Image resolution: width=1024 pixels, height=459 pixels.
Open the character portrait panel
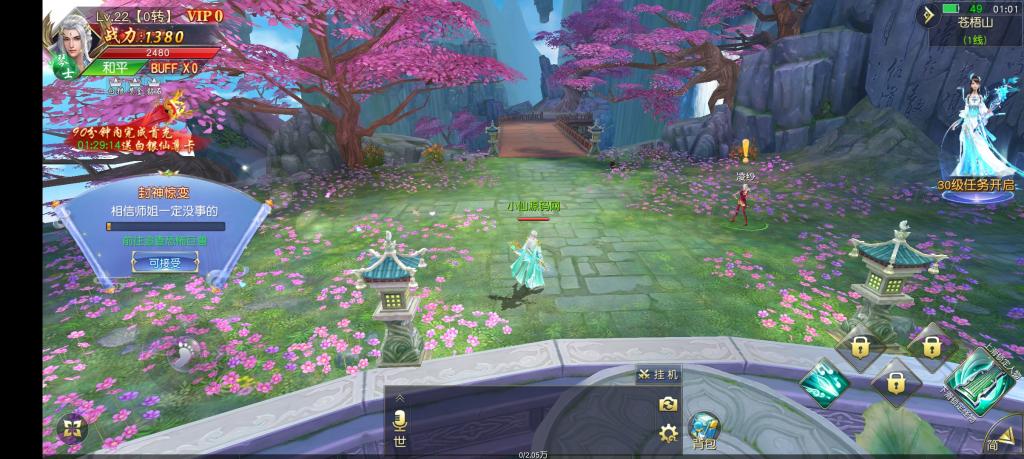coord(68,37)
